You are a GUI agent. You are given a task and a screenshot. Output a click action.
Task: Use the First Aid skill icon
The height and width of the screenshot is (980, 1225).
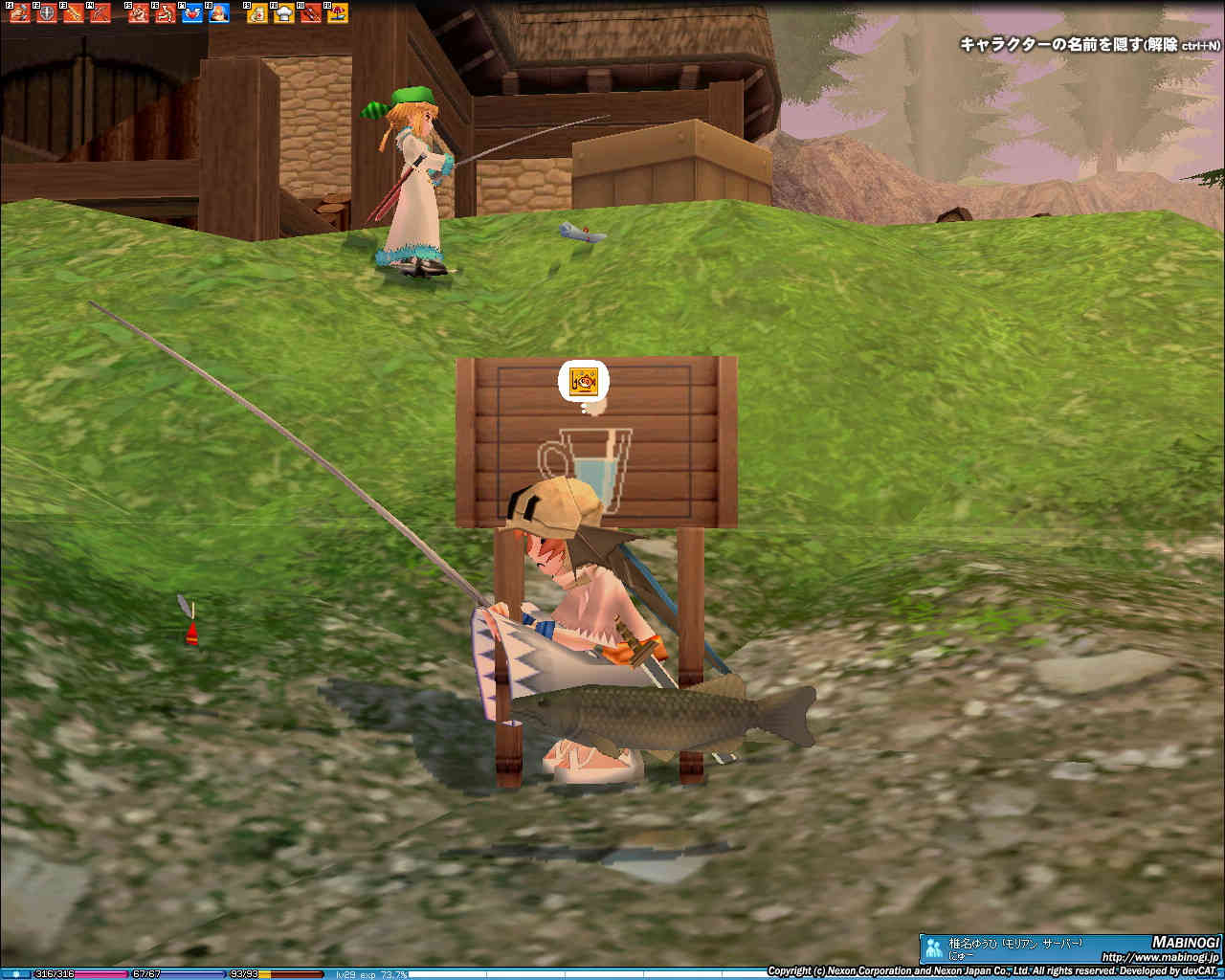[257, 13]
